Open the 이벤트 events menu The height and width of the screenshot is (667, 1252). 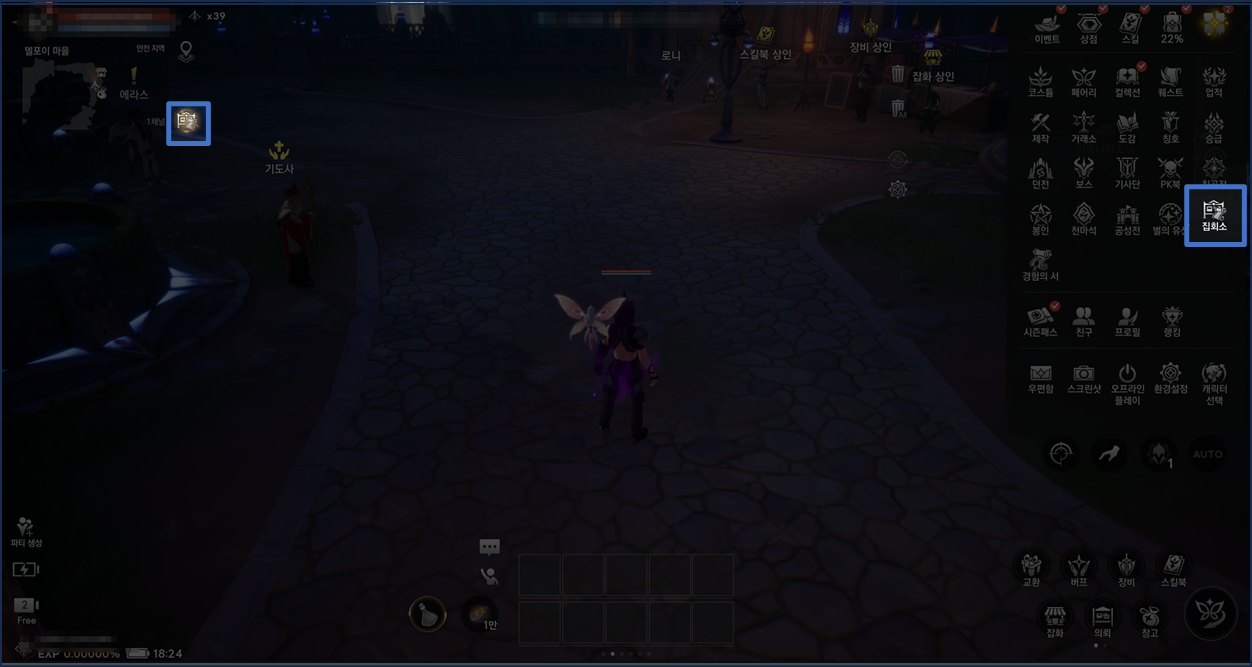coord(1047,27)
